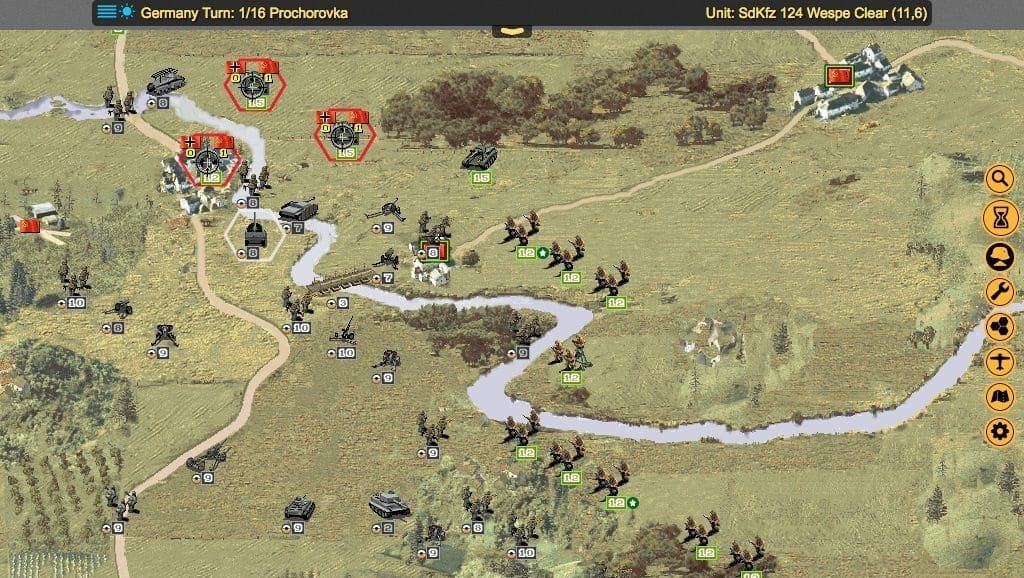Open settings with the gear button
This screenshot has height=578, width=1024.
tap(999, 432)
